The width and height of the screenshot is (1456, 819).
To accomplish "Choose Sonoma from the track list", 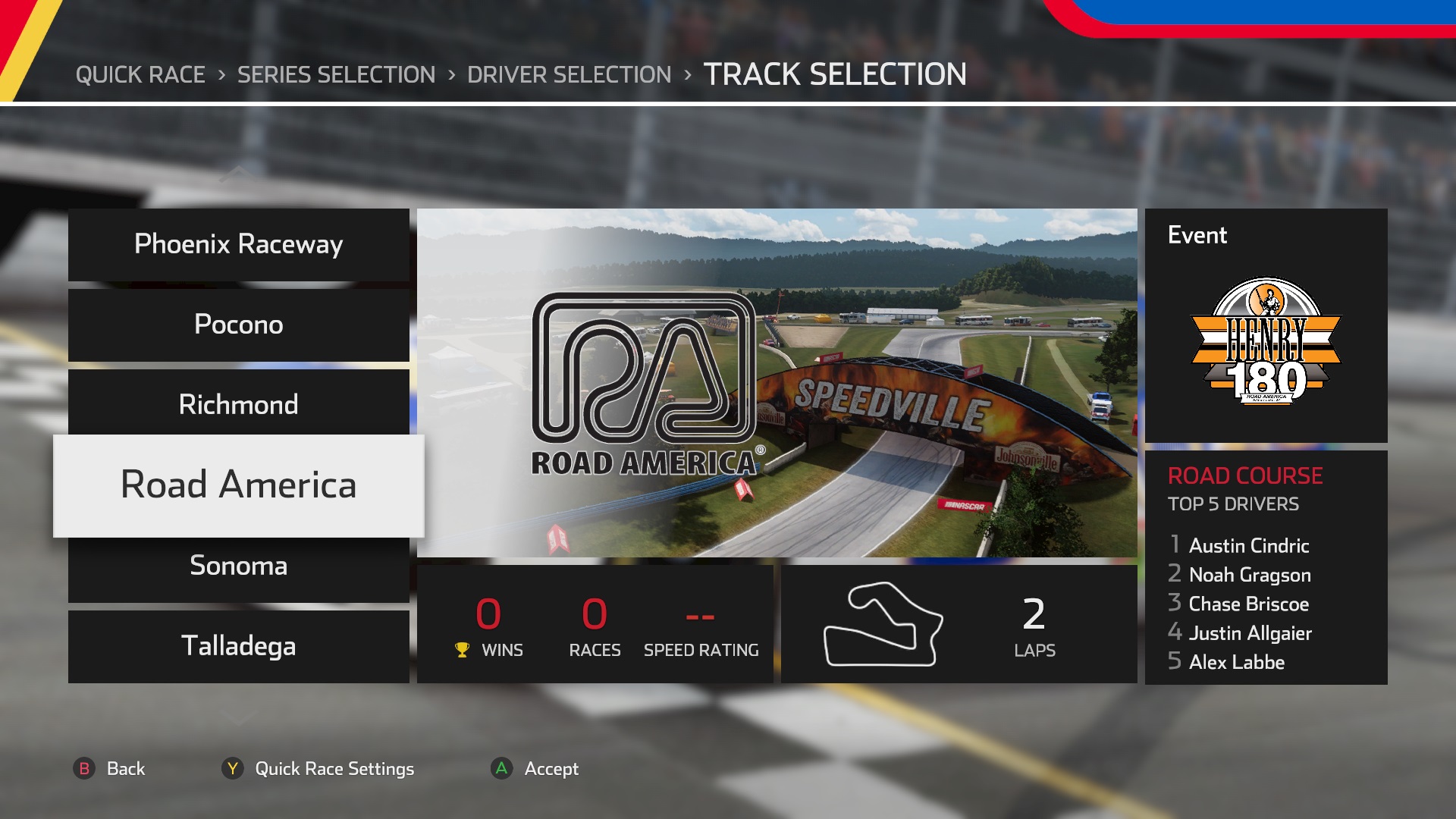I will click(x=238, y=566).
